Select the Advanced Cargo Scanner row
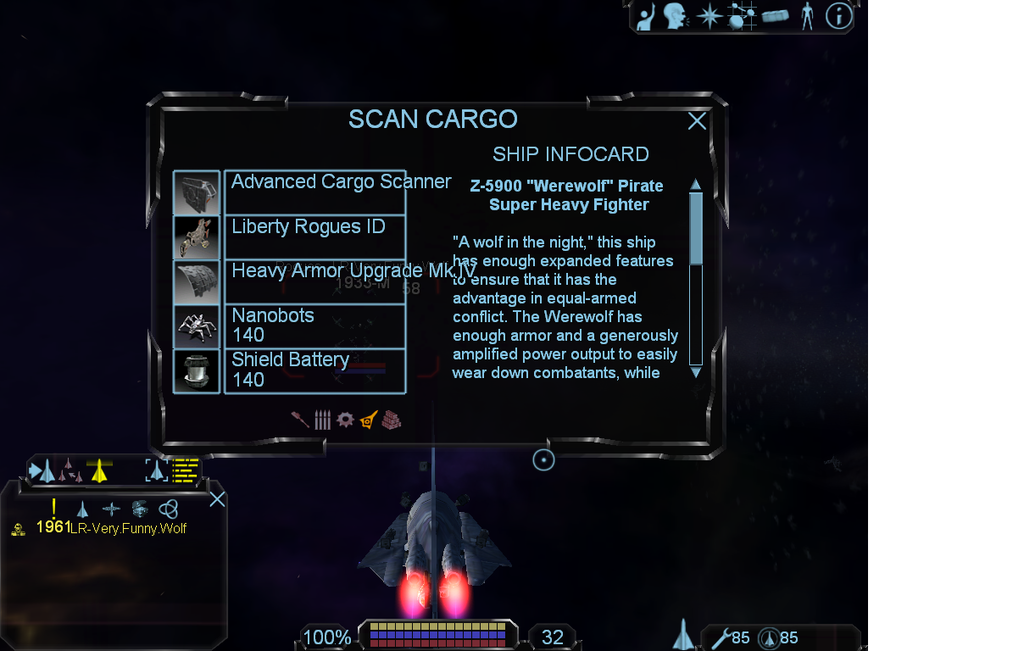 point(314,192)
